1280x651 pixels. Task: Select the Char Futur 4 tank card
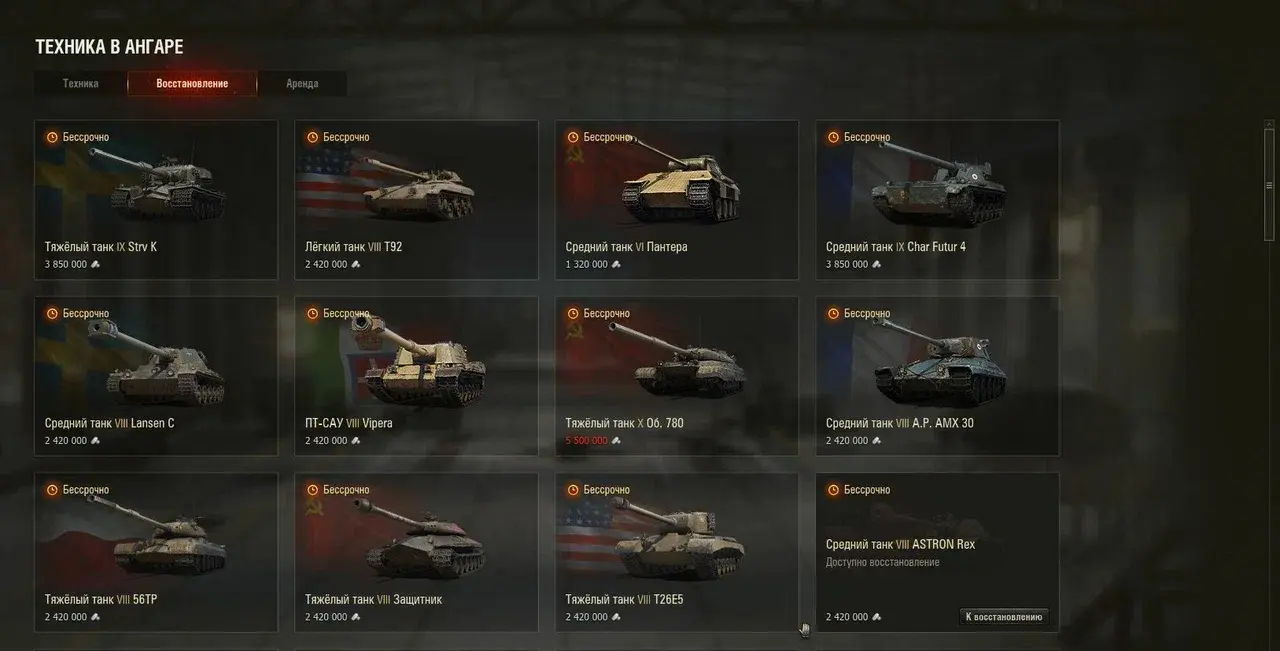(937, 200)
